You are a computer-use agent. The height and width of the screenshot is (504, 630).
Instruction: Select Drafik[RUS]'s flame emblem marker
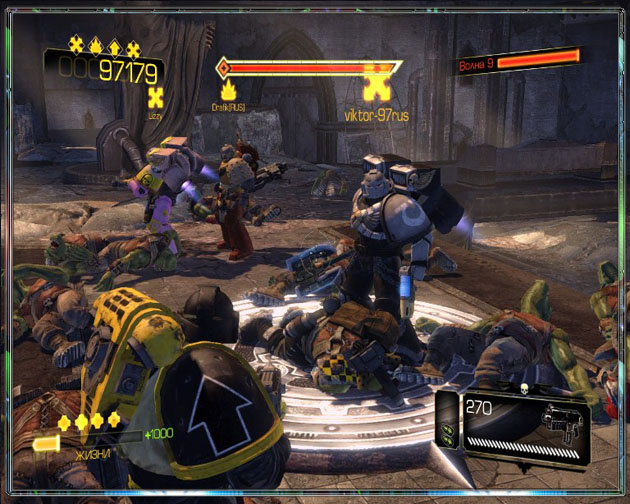(228, 91)
